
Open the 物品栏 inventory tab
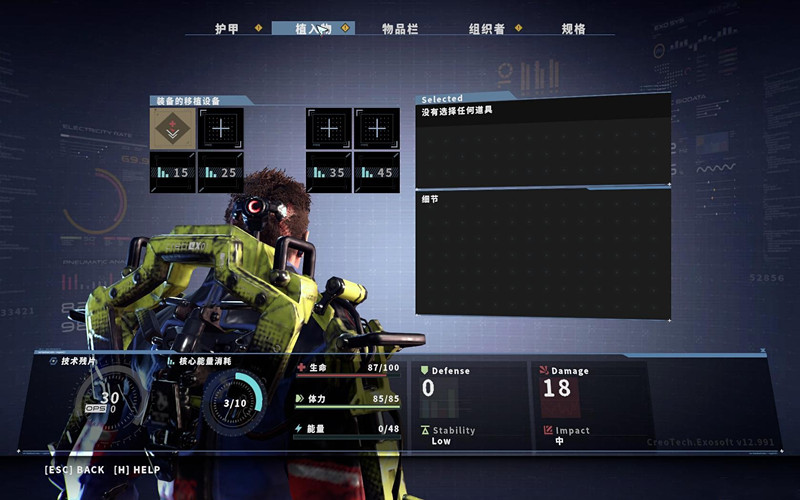pyautogui.click(x=399, y=29)
